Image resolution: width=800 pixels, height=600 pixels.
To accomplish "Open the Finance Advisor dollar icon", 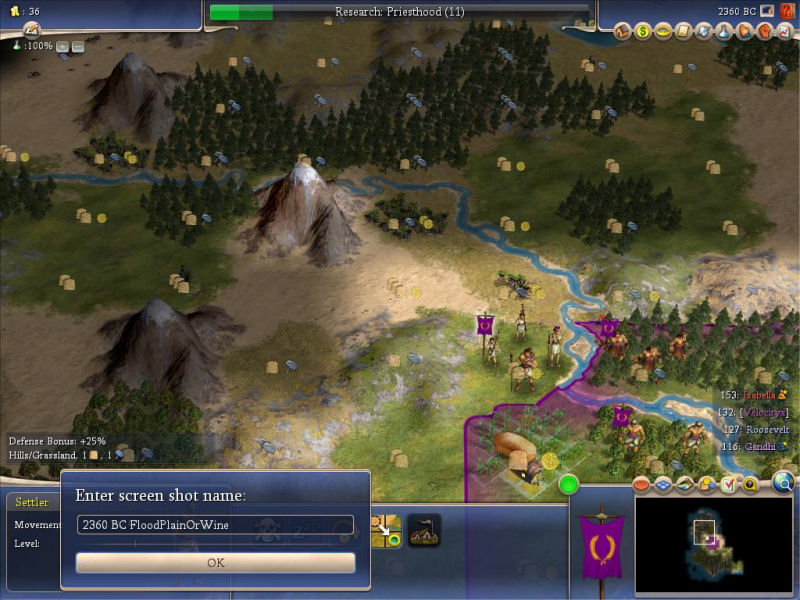I will coord(643,32).
